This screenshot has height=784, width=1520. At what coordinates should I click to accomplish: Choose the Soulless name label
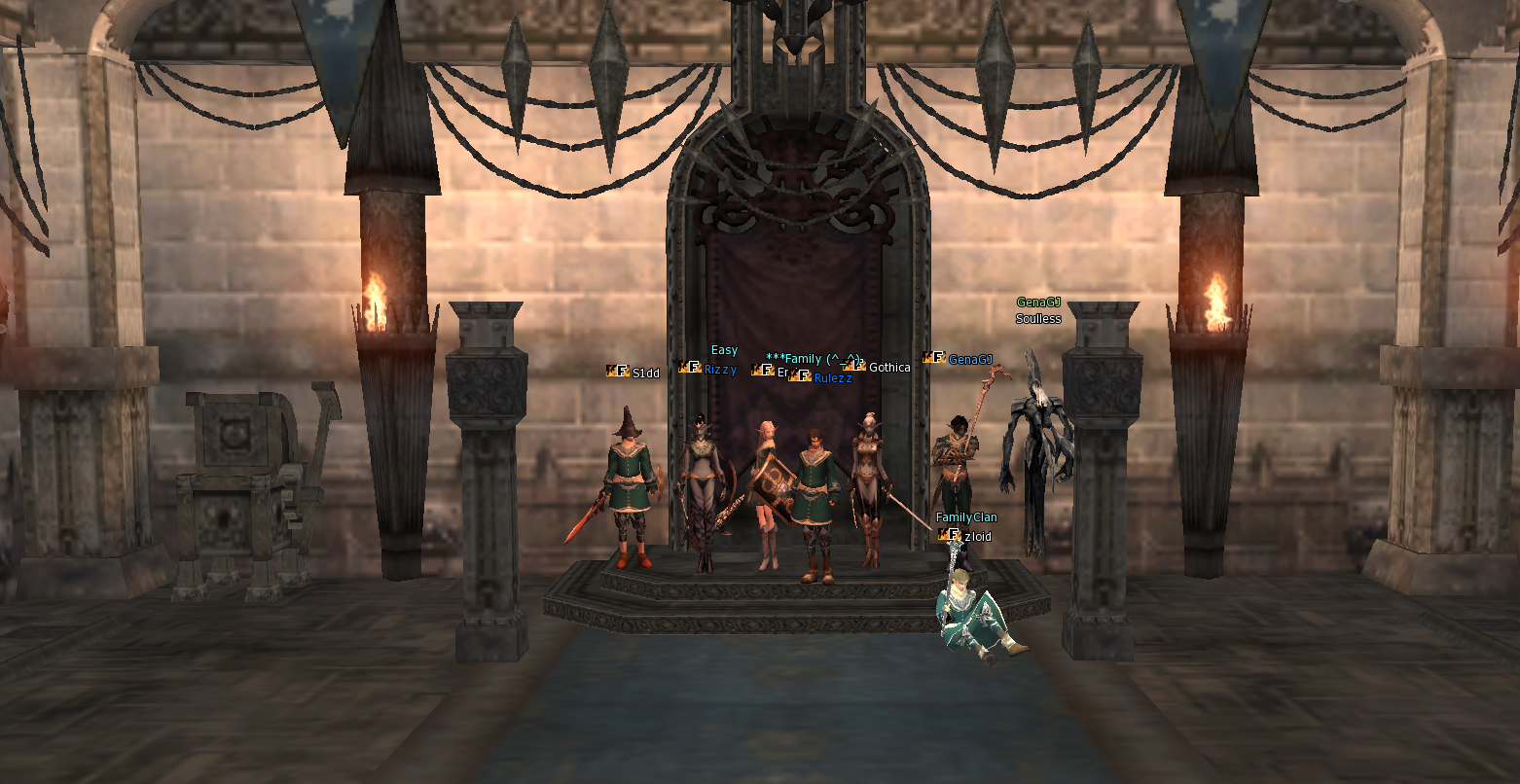(x=1038, y=319)
